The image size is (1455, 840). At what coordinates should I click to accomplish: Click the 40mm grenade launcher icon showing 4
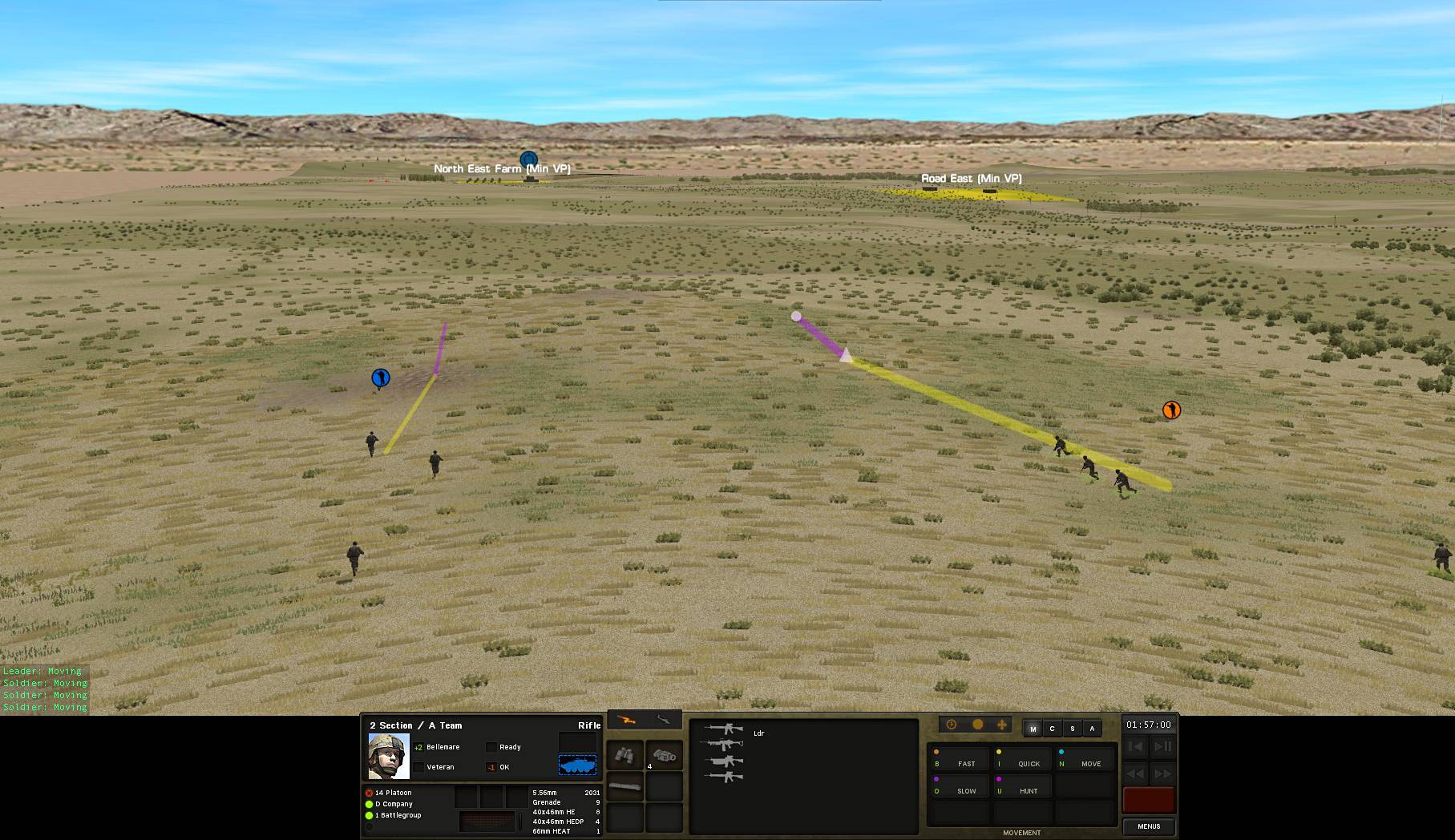tap(664, 756)
